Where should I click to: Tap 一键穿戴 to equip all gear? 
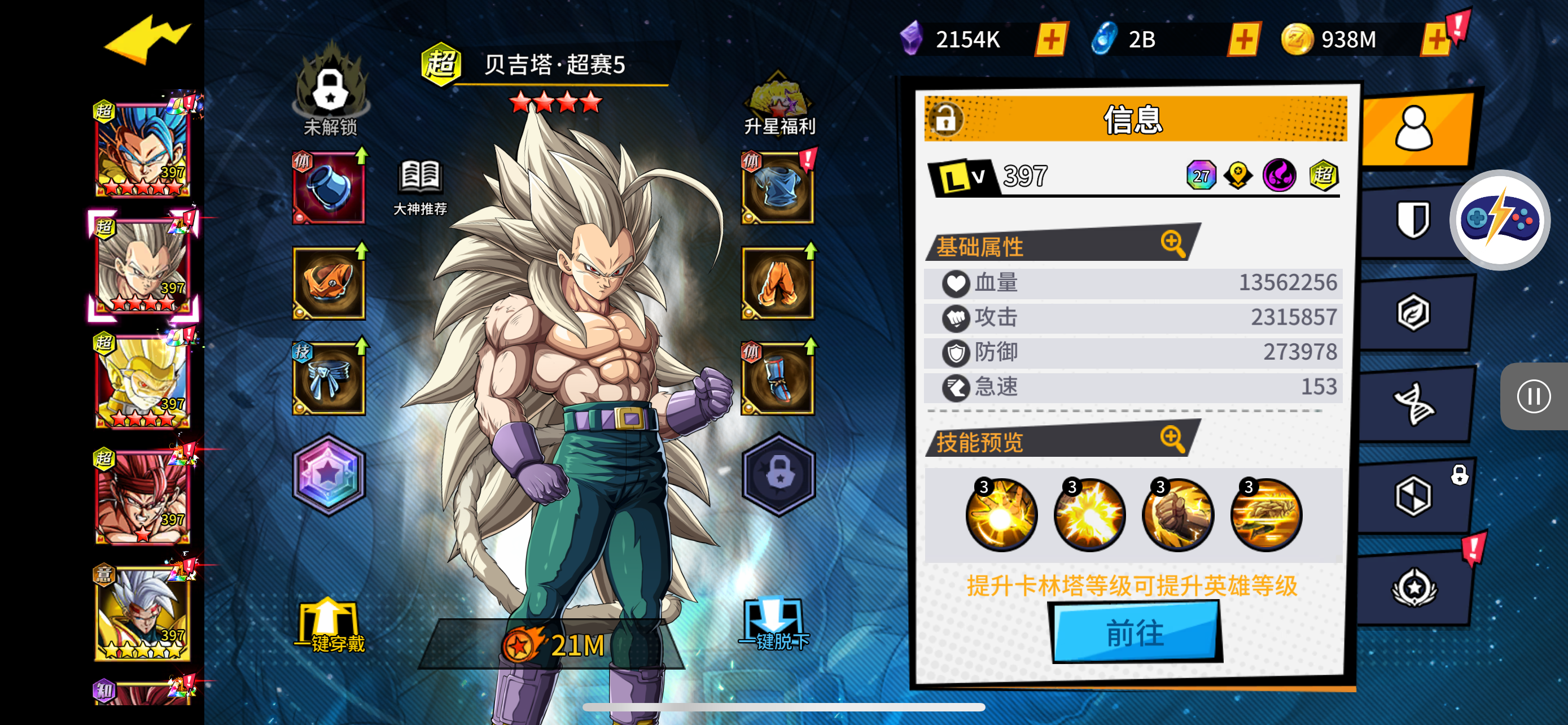(329, 627)
